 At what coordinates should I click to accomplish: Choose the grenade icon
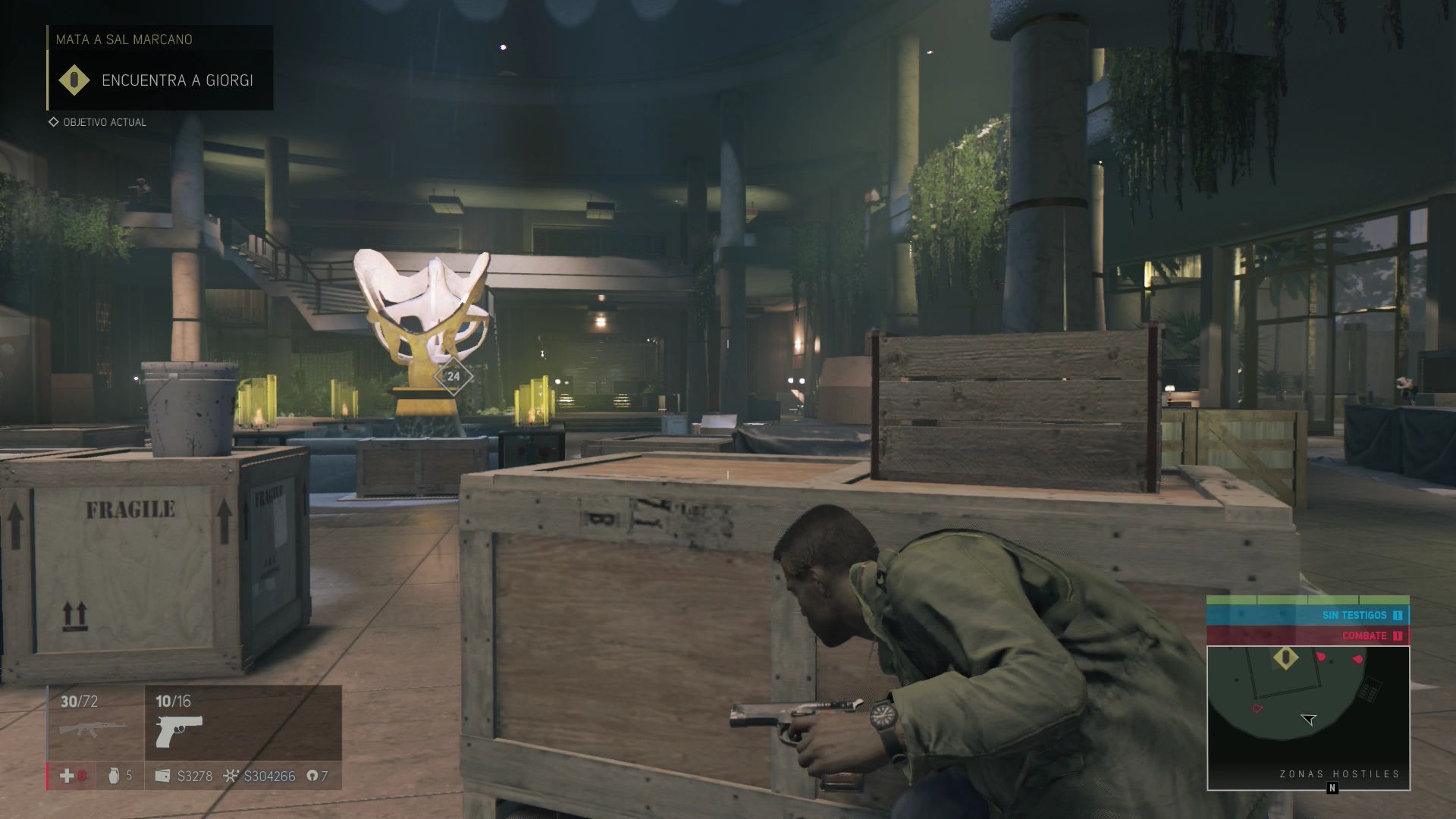[x=114, y=776]
